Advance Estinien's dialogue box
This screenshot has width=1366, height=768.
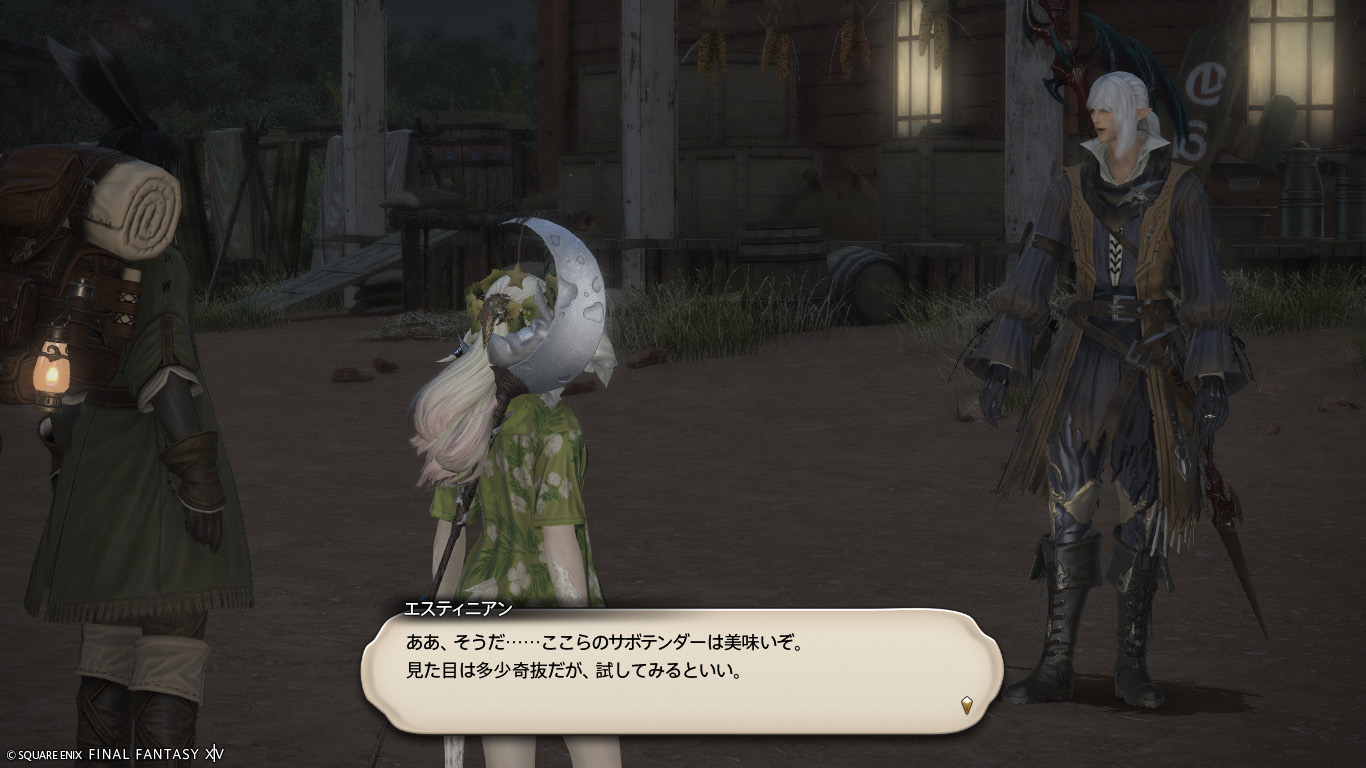pos(680,670)
